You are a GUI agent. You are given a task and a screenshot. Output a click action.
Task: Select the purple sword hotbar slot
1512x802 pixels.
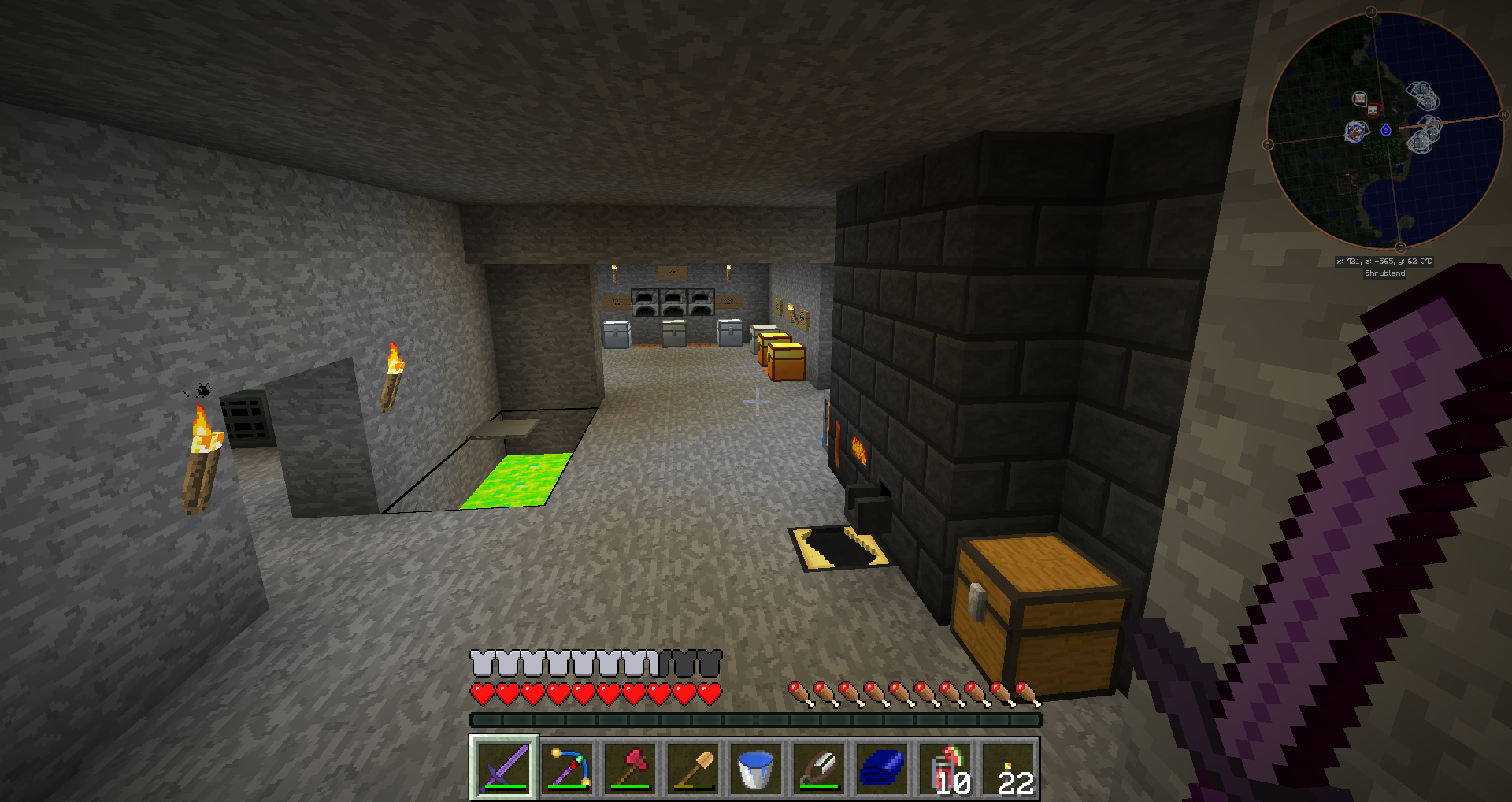click(x=504, y=767)
